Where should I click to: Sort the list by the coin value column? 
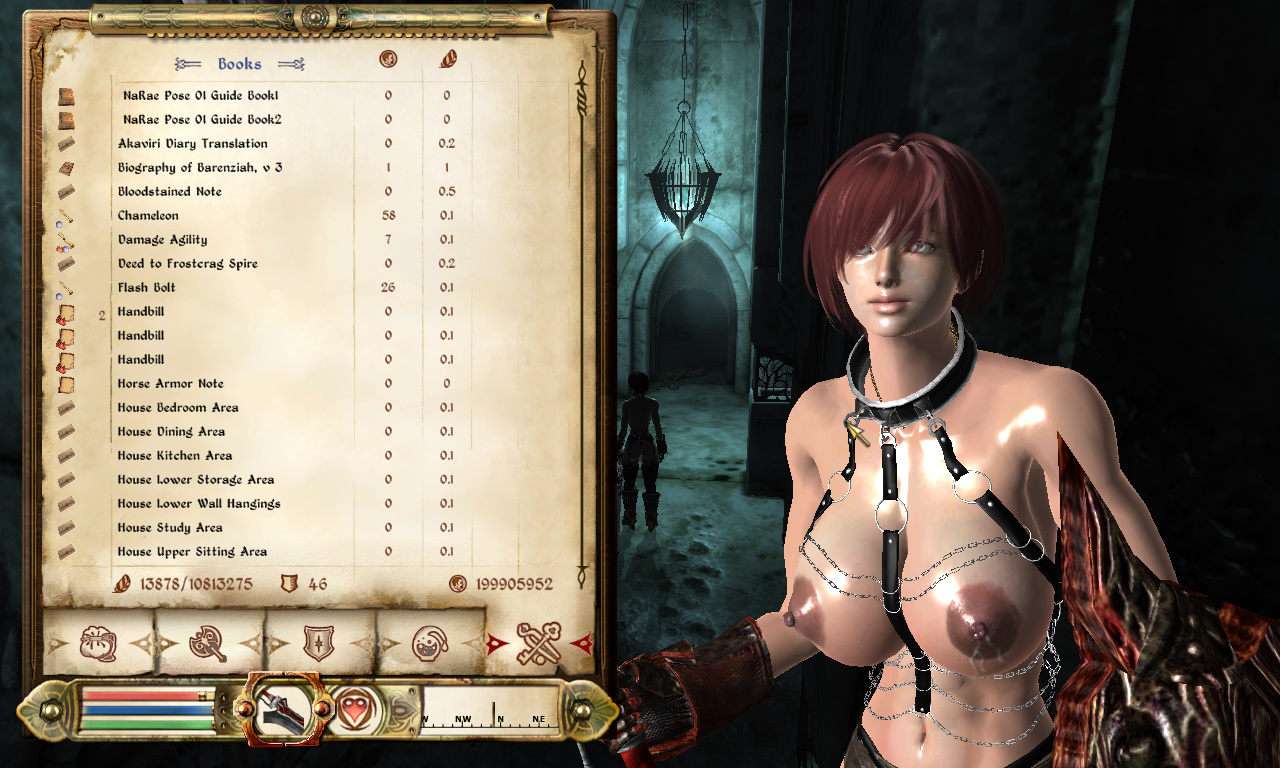coord(388,60)
